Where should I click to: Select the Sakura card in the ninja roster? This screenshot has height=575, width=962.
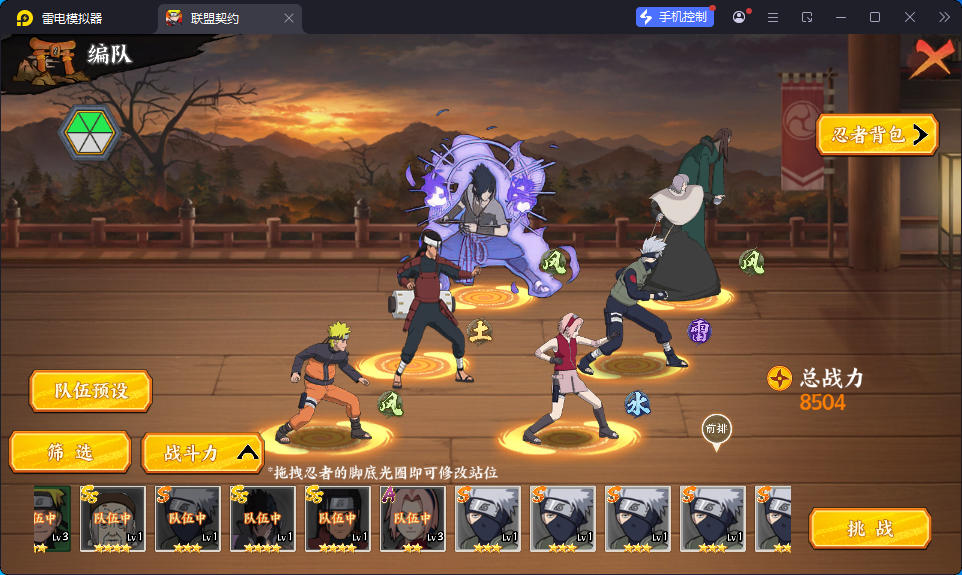(x=412, y=519)
